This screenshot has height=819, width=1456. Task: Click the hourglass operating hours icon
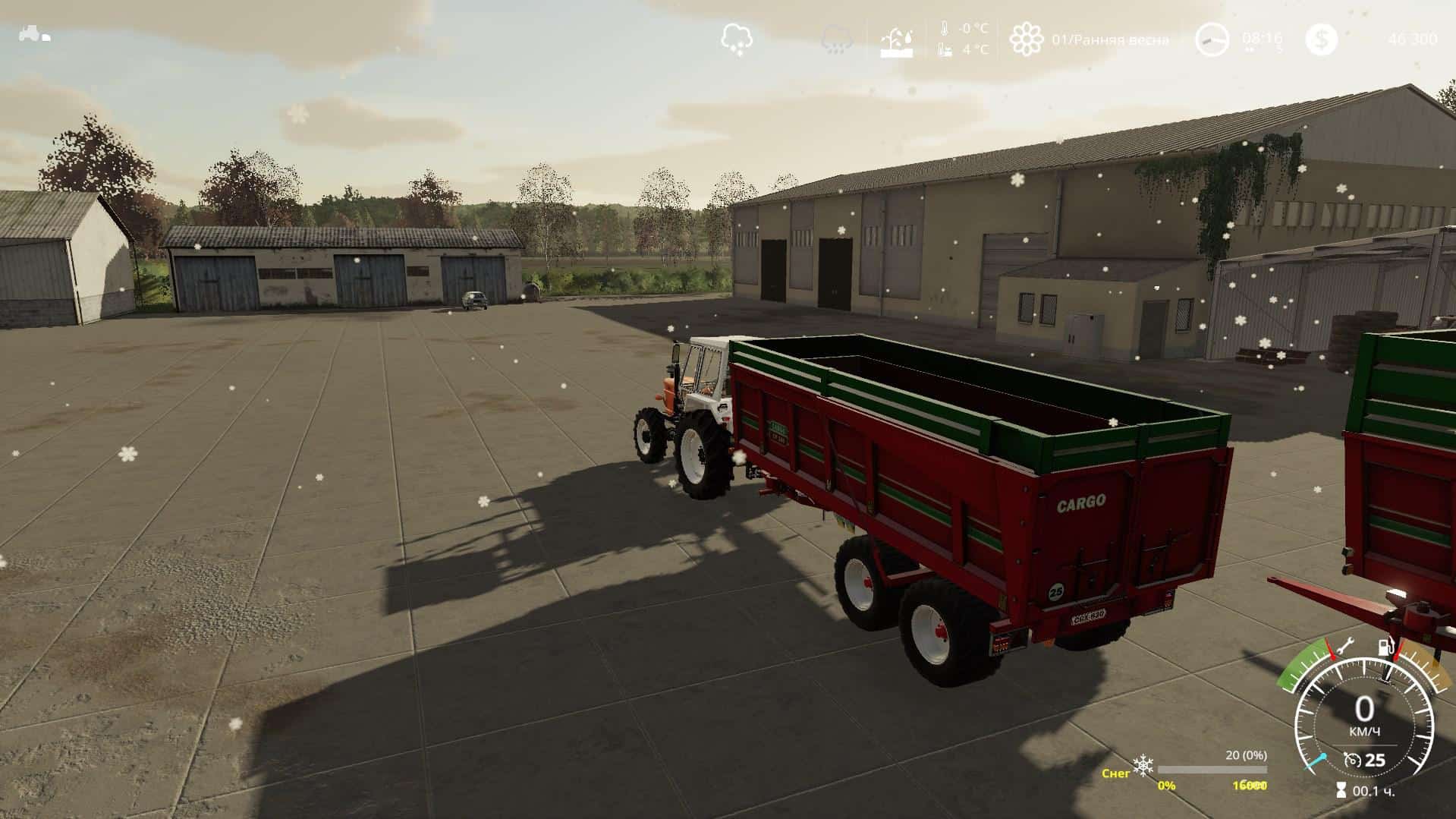(x=1343, y=791)
